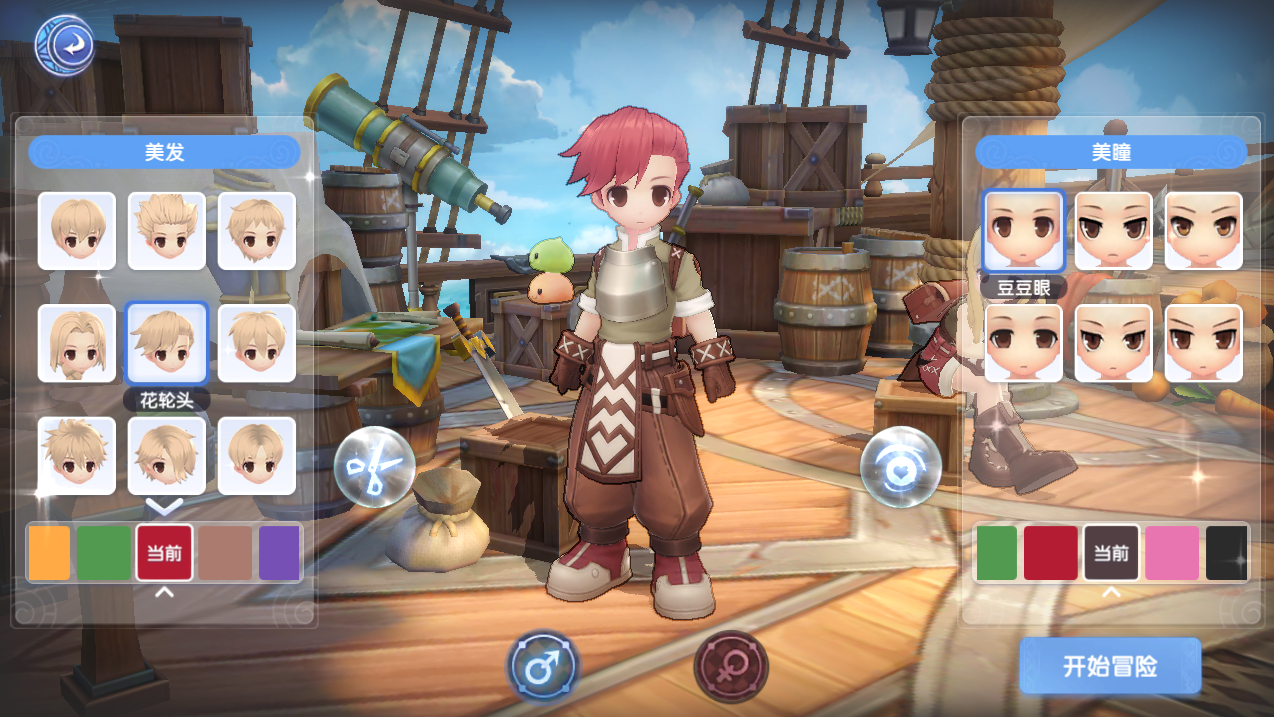The image size is (1274, 717).
Task: Pick the black eye color swatch
Action: point(1226,553)
